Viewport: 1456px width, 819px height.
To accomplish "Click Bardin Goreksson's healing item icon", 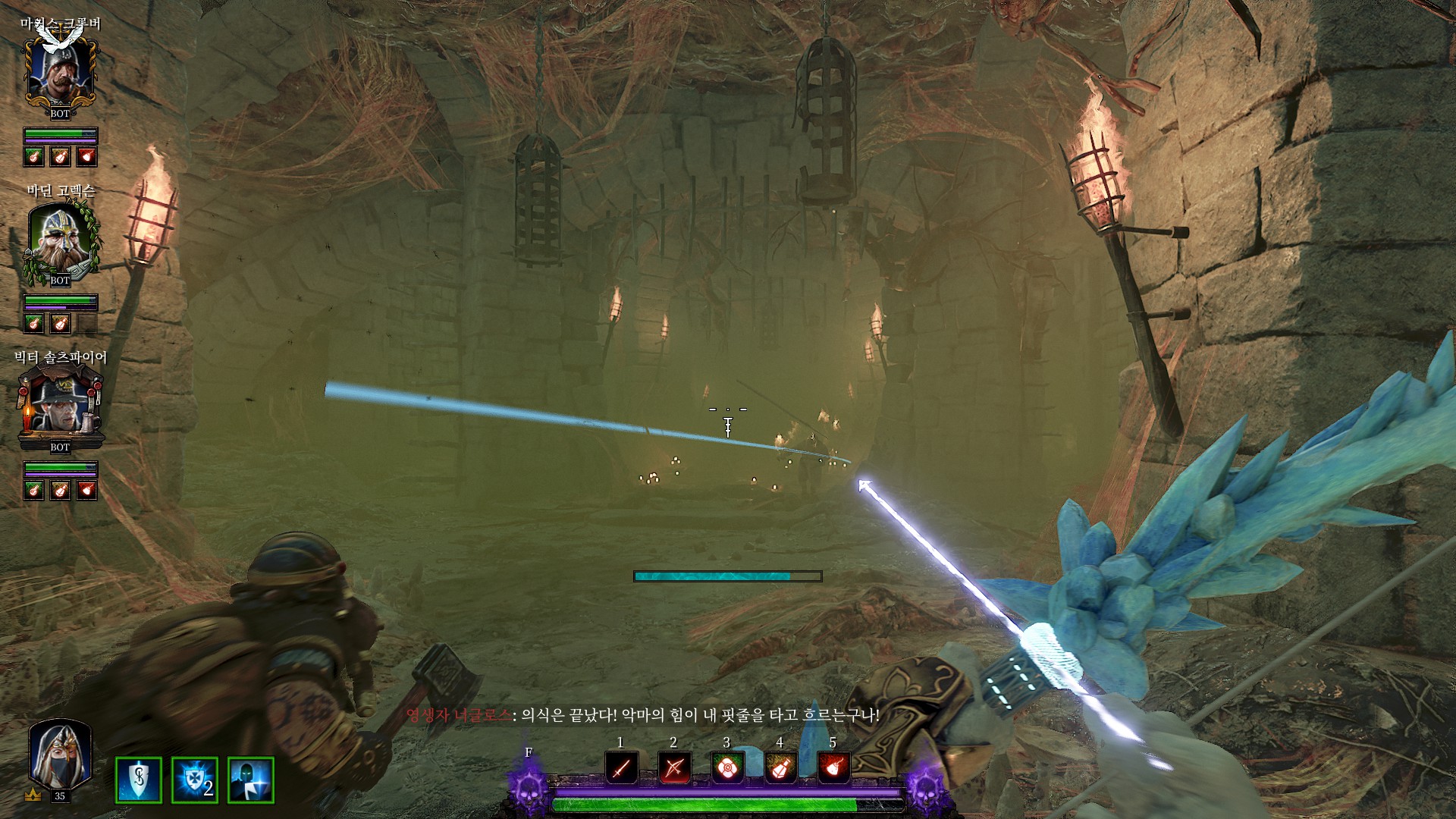I will coord(33,323).
